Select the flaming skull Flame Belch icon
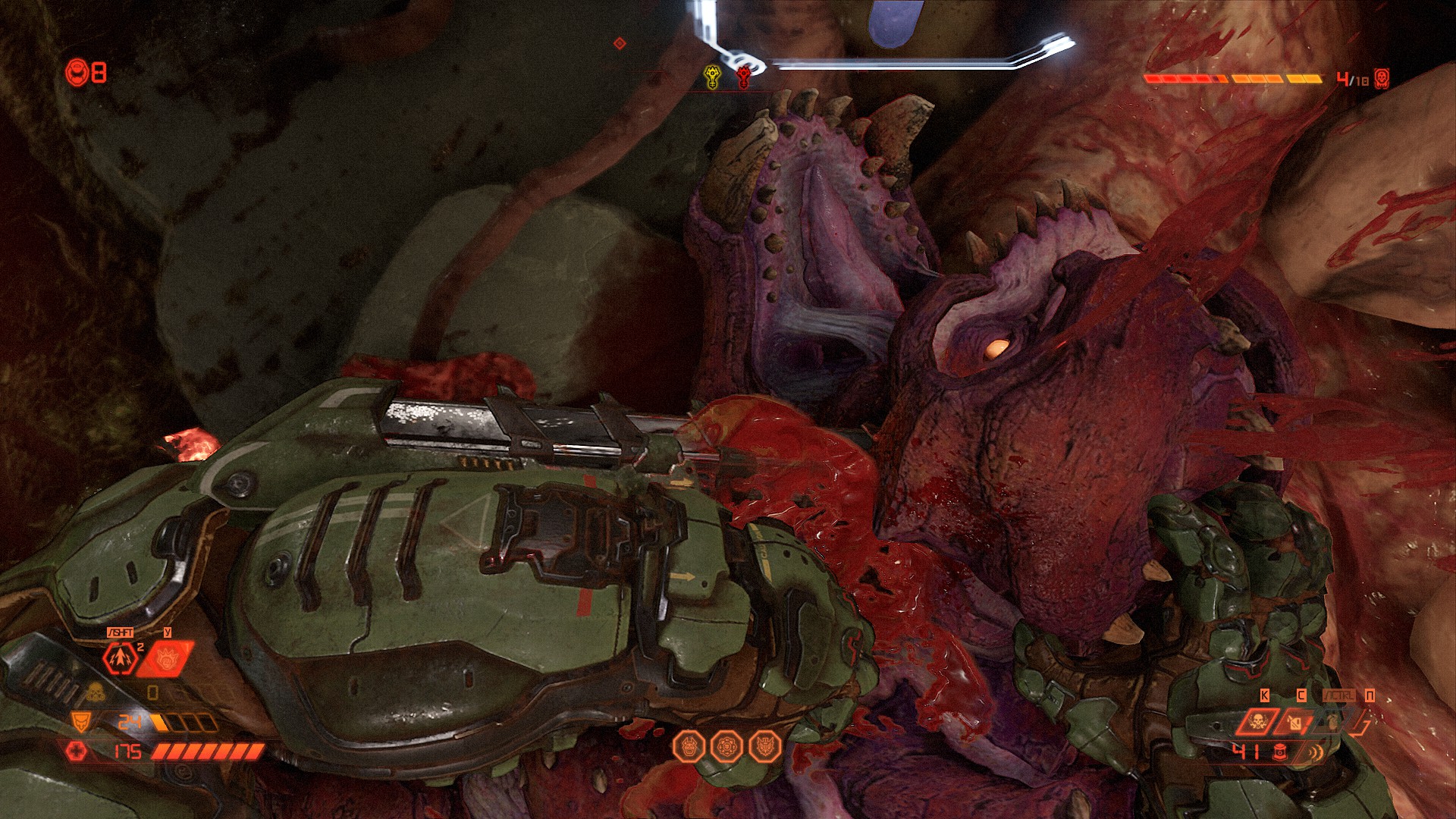This screenshot has height=819, width=1456. pos(1256,721)
